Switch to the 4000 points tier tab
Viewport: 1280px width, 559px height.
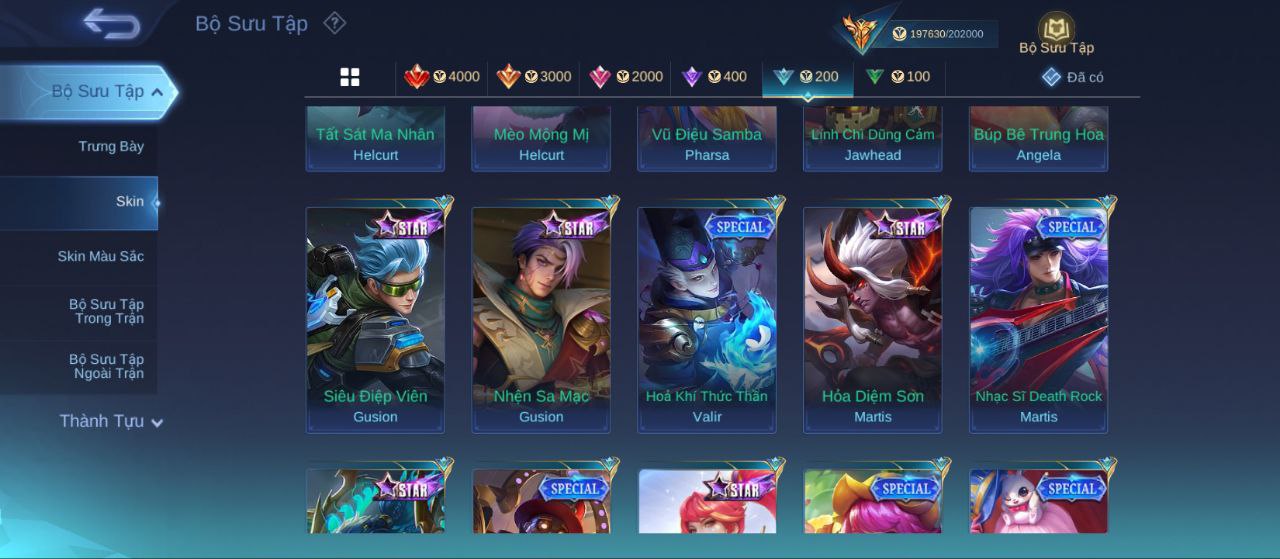point(441,77)
